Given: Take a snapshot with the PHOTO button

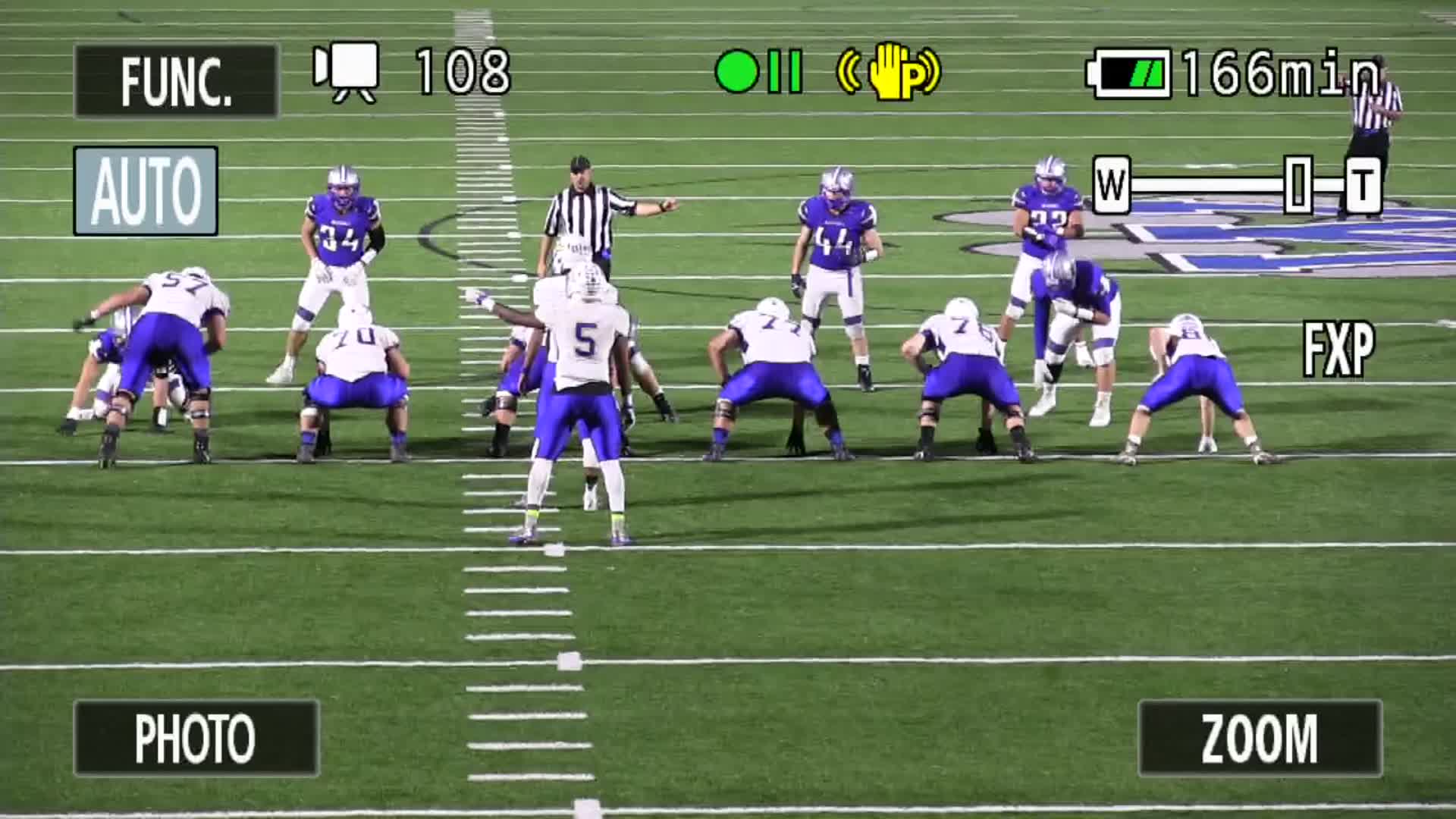Looking at the screenshot, I should 196,738.
